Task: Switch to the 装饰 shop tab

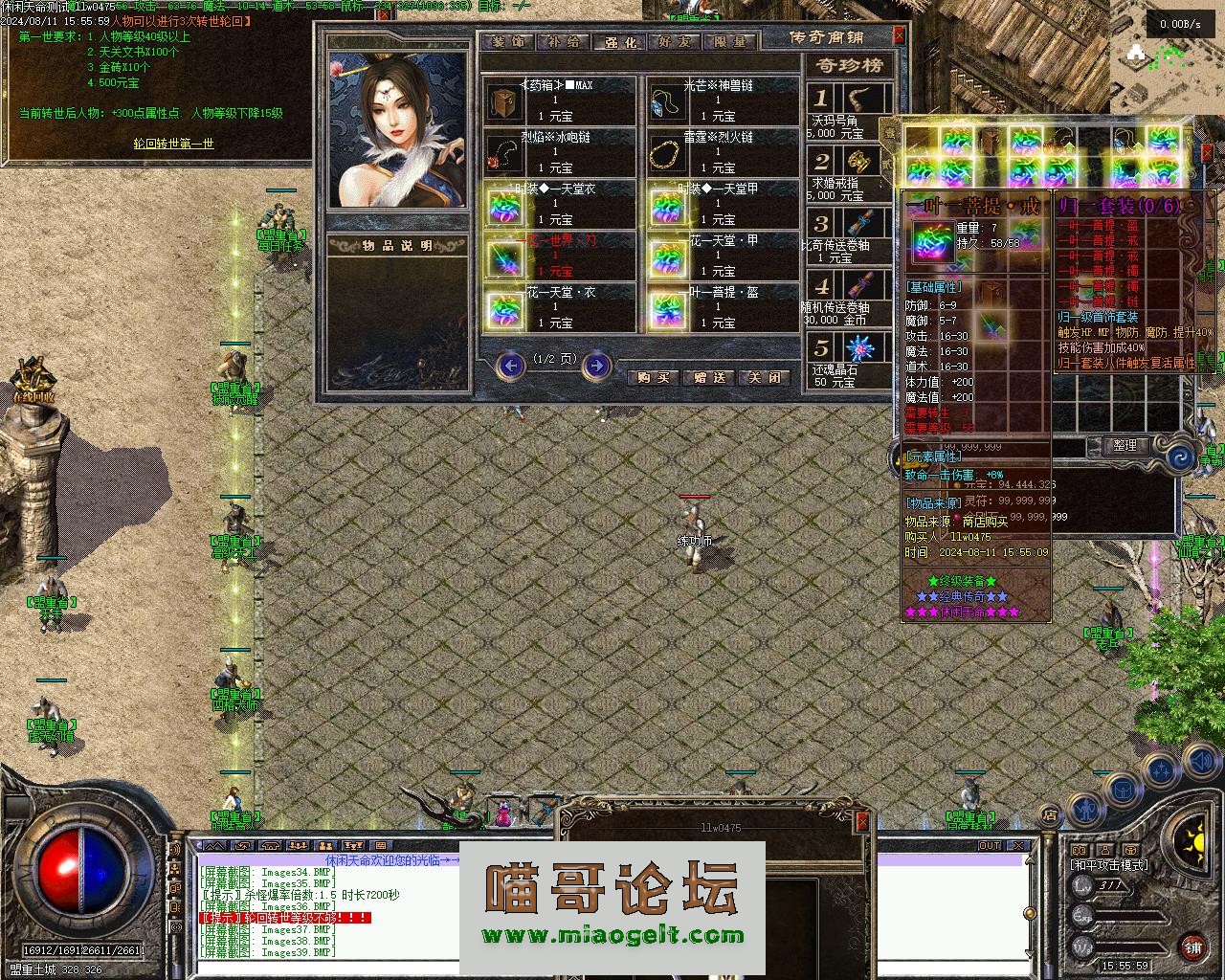Action: pyautogui.click(x=509, y=42)
